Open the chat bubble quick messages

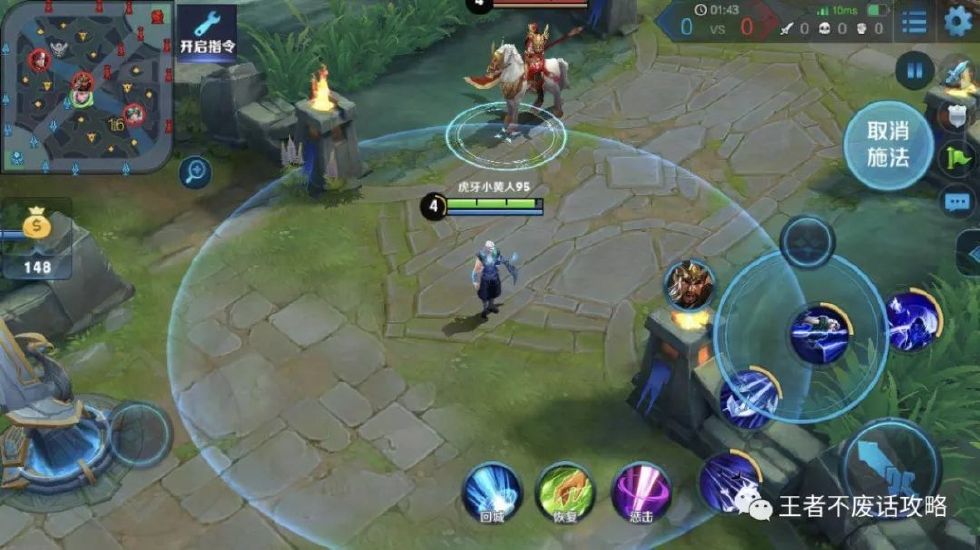coord(957,202)
